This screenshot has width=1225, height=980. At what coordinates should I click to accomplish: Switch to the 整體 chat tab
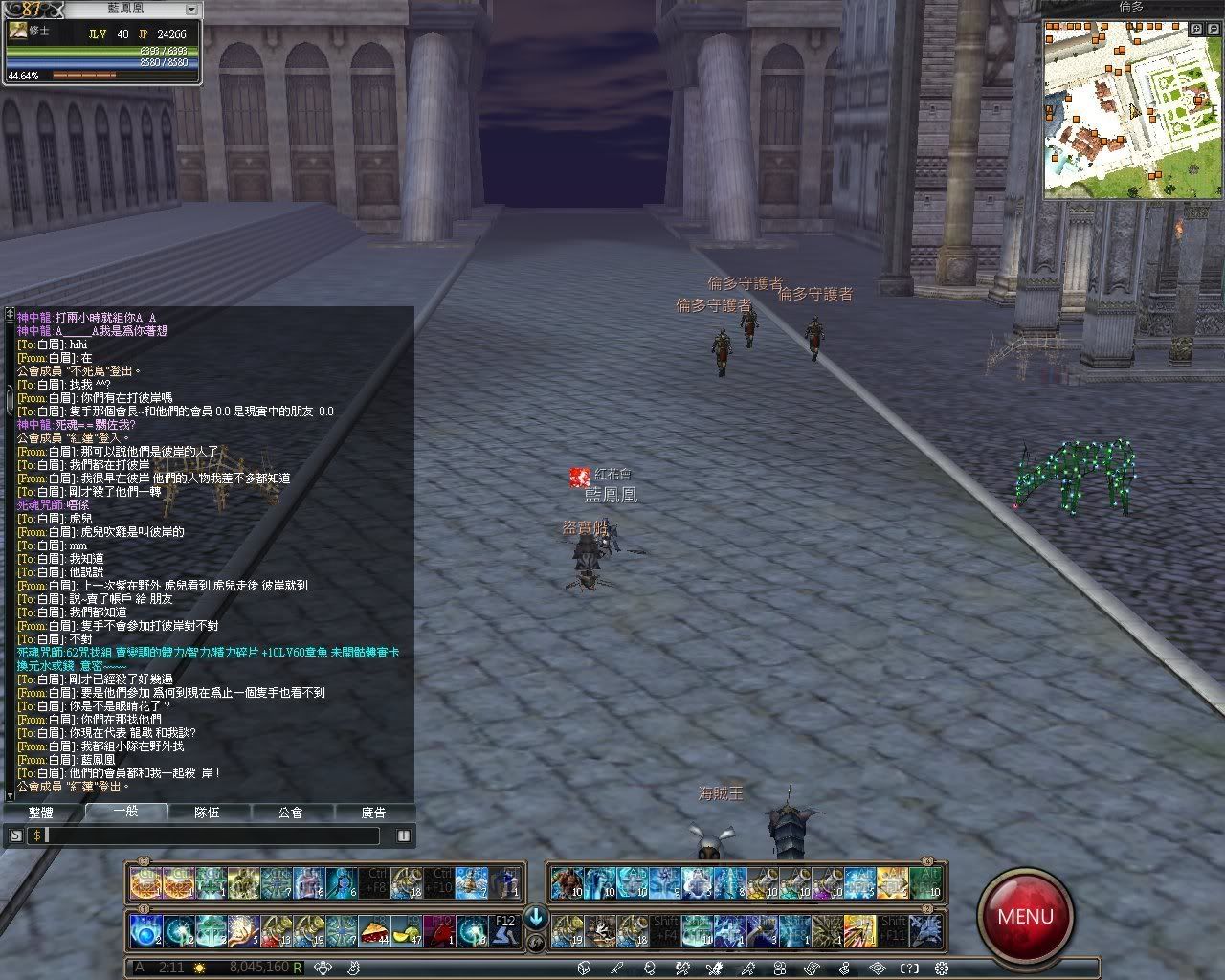41,813
